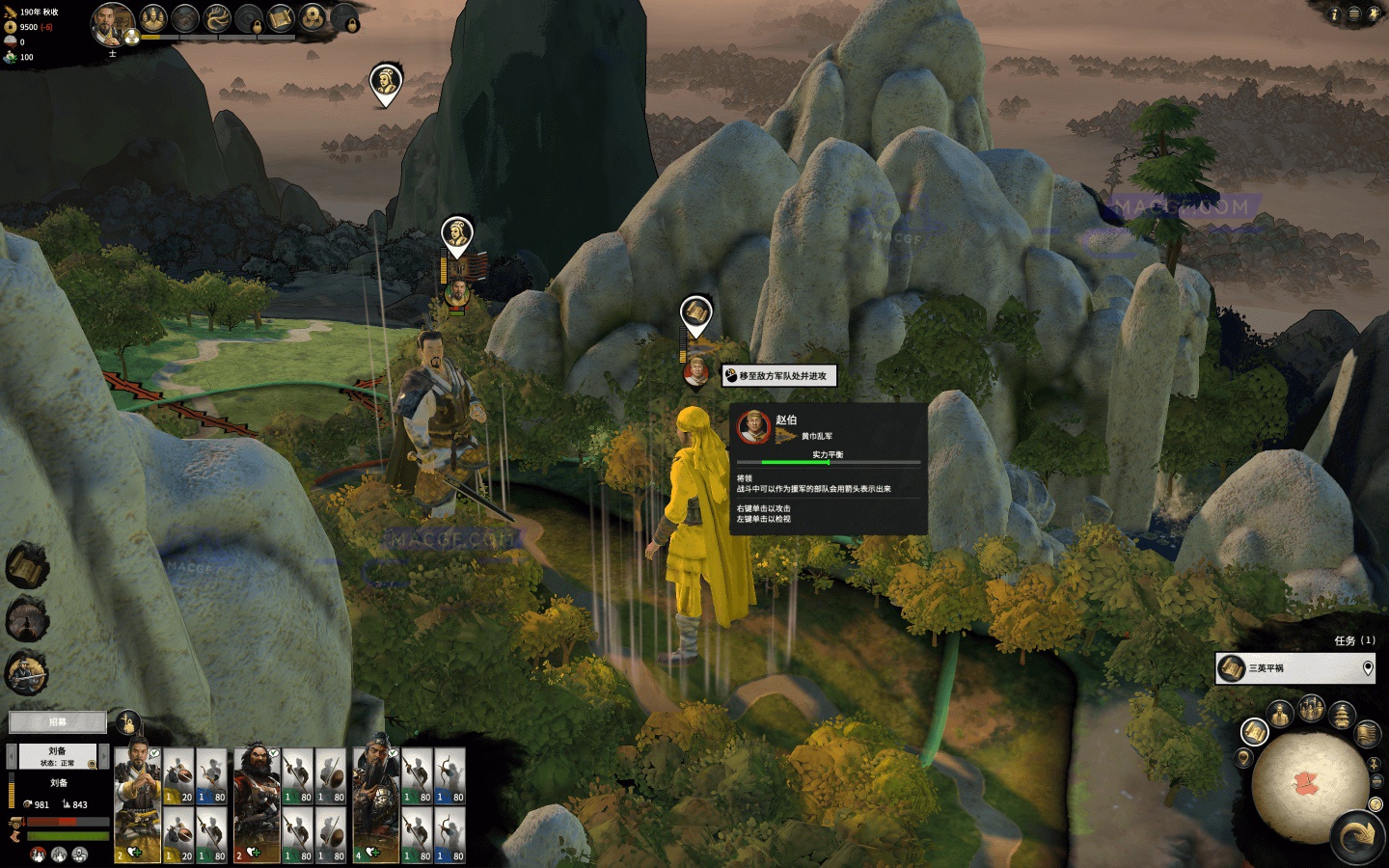Screen dimensions: 1389x868
Task: Toggle the green checkmark on Guan Yu's unit card
Action: click(x=391, y=752)
